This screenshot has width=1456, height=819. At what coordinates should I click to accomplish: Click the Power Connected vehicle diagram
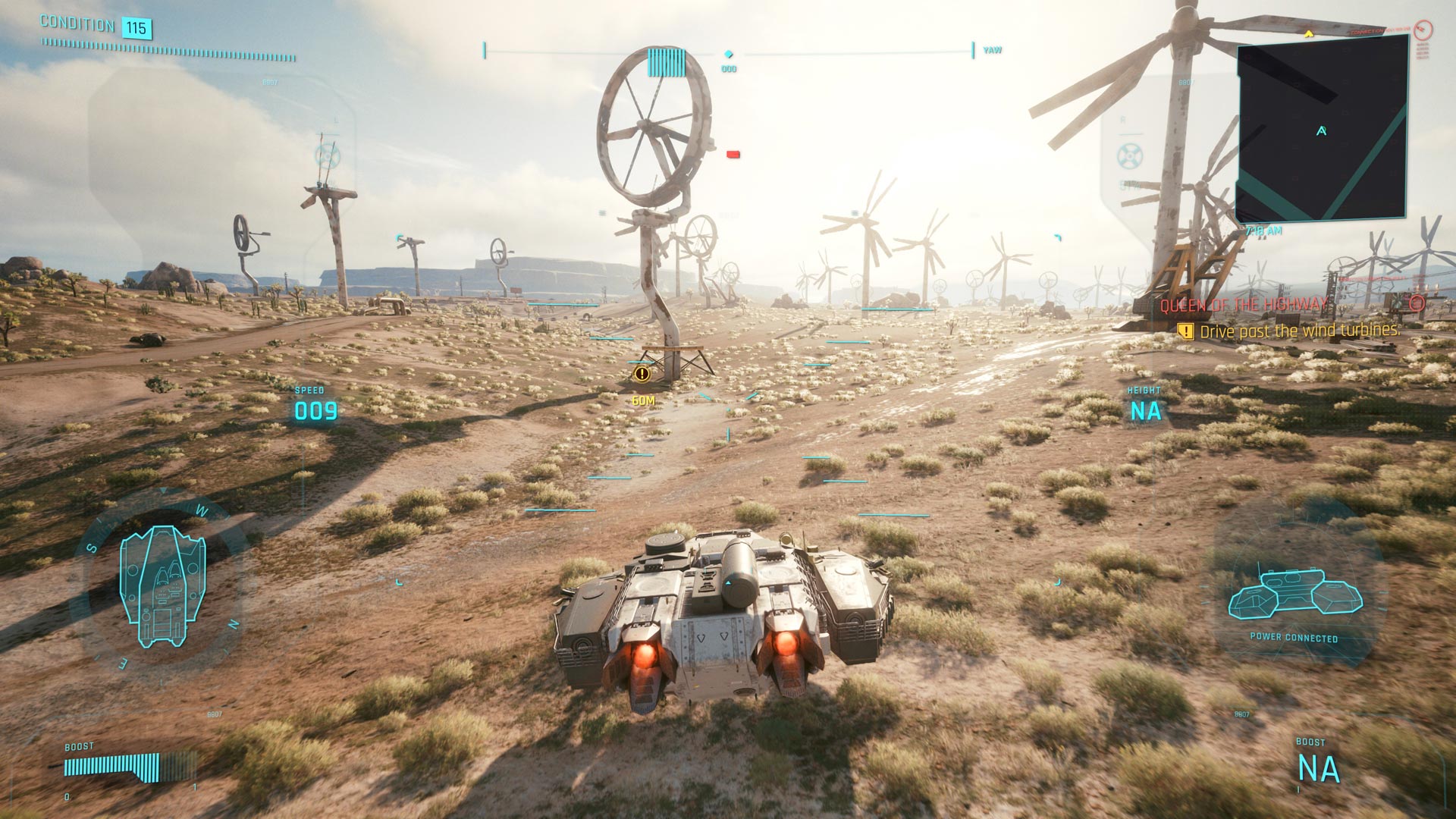pos(1294,594)
